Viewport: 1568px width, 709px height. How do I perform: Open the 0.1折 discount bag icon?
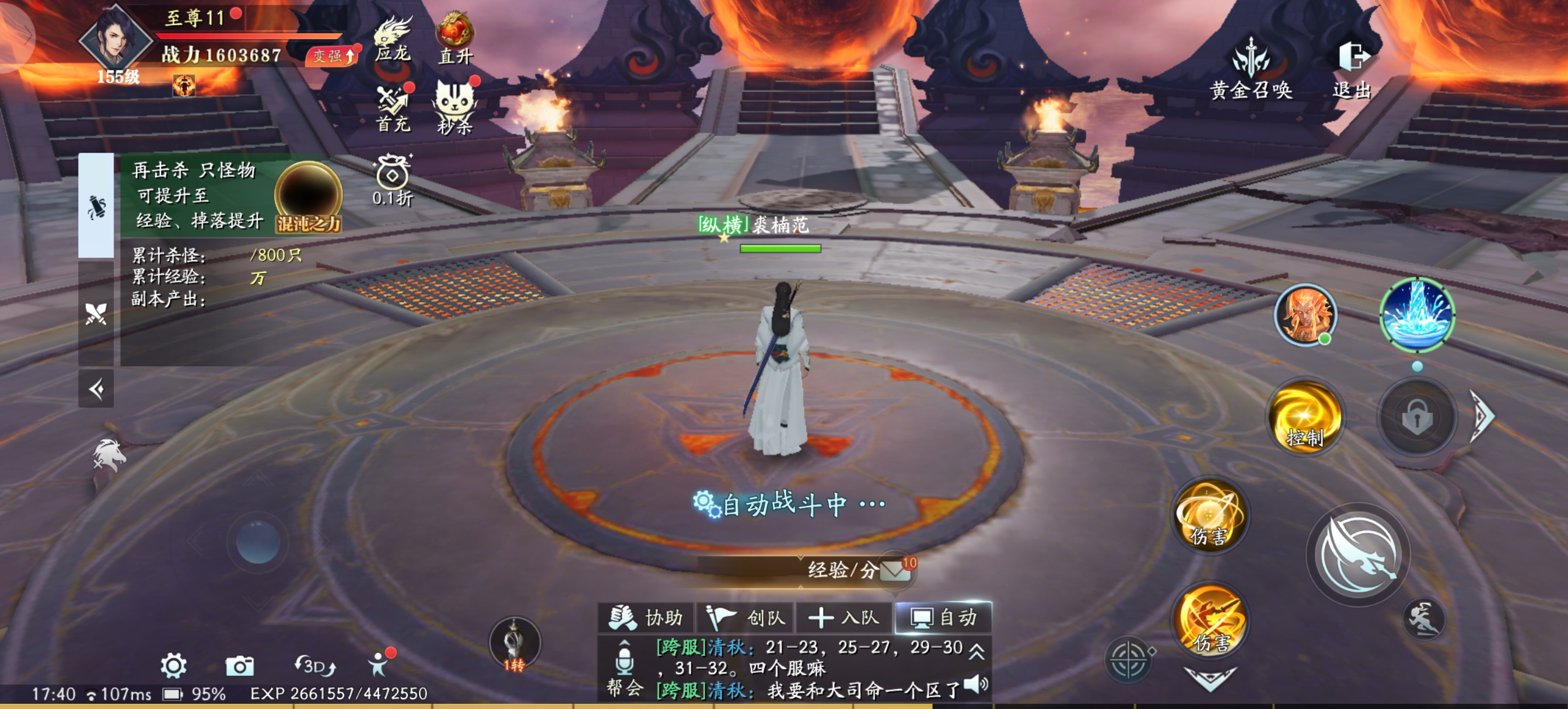click(x=393, y=181)
